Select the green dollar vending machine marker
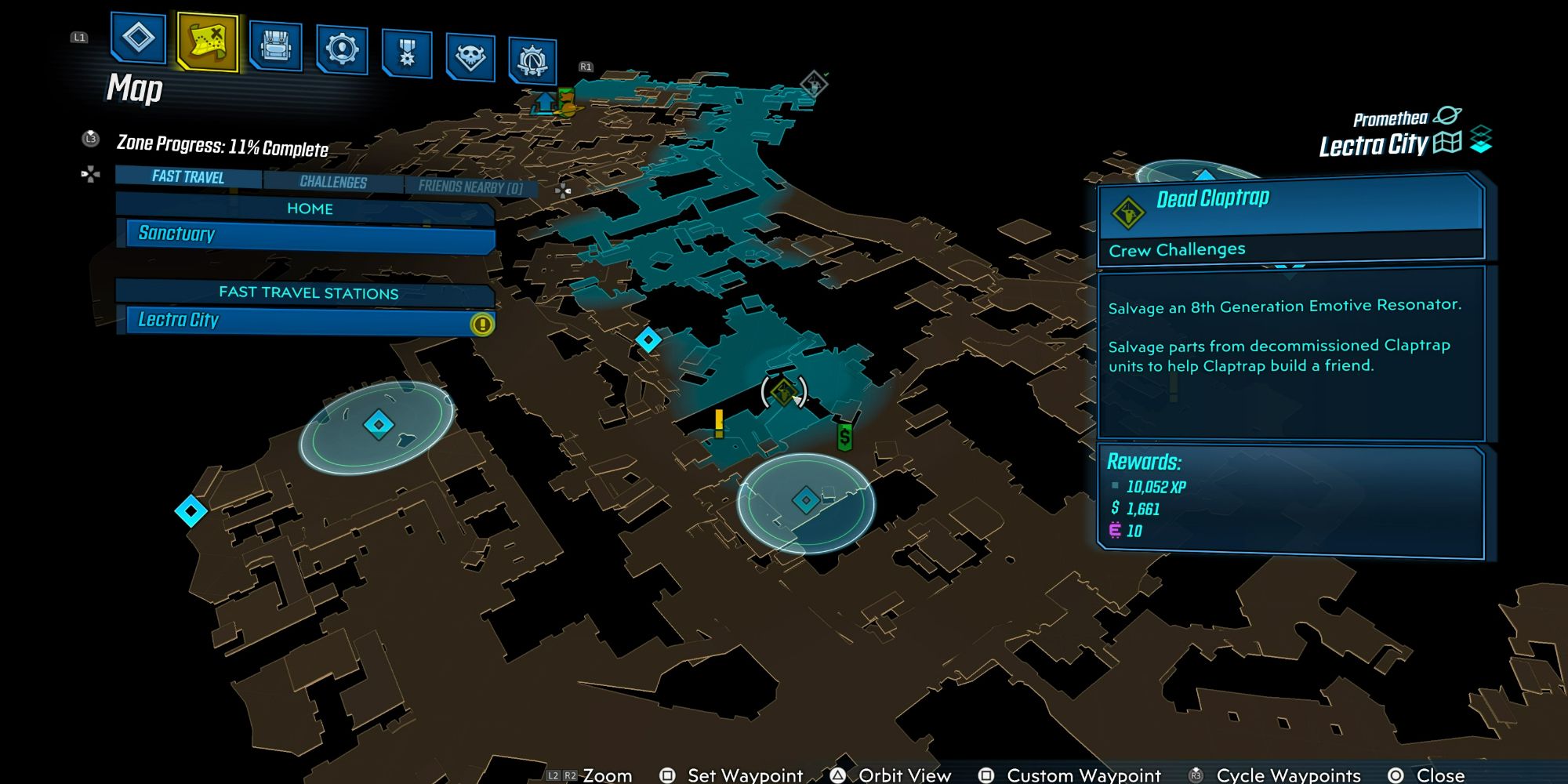Screen dimensions: 1568x784 pos(844,437)
